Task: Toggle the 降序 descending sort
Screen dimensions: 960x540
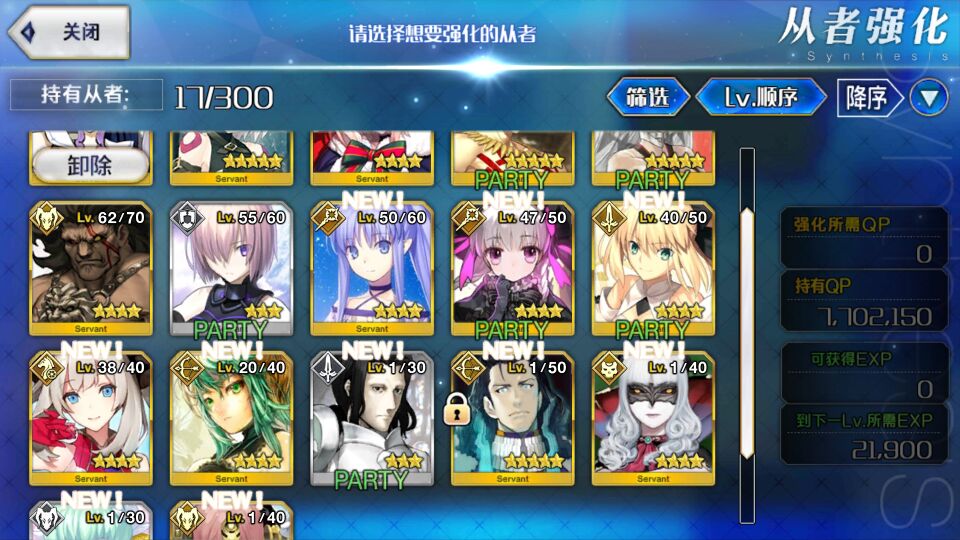Action: [867, 97]
